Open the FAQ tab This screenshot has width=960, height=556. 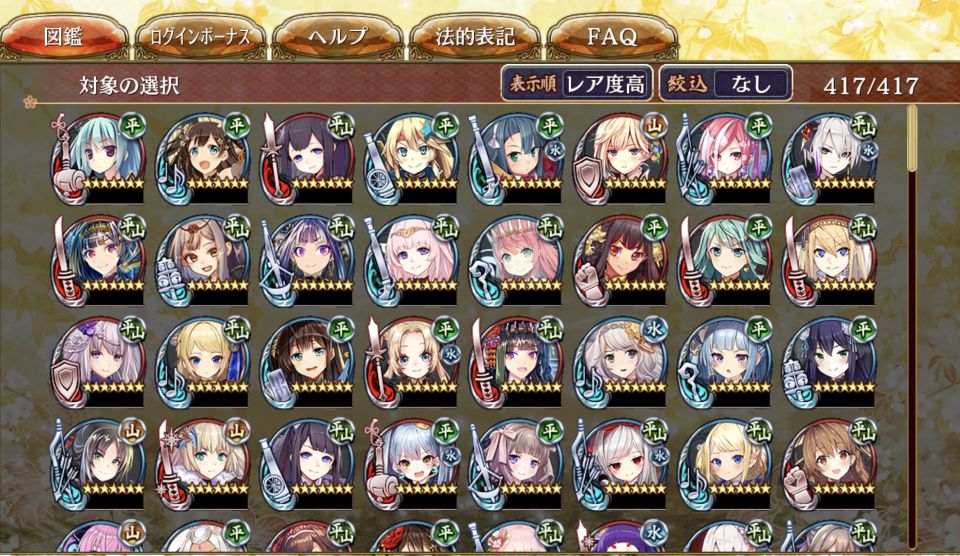tap(612, 38)
